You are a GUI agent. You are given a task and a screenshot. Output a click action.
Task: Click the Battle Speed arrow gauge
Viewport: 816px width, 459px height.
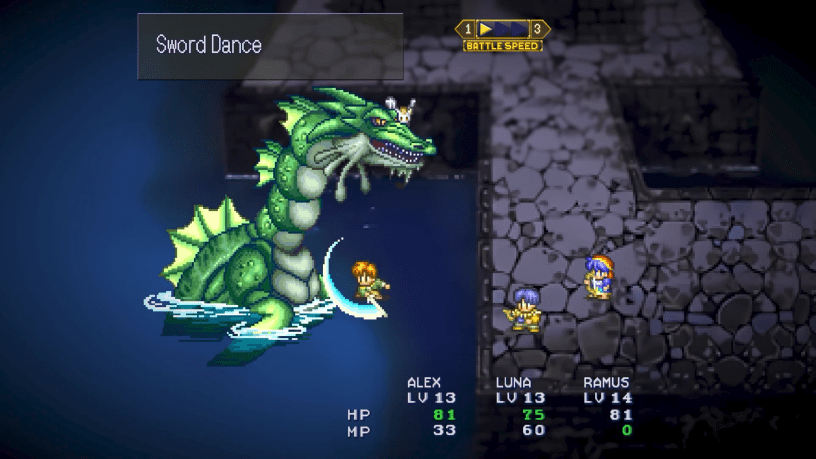[x=502, y=29]
